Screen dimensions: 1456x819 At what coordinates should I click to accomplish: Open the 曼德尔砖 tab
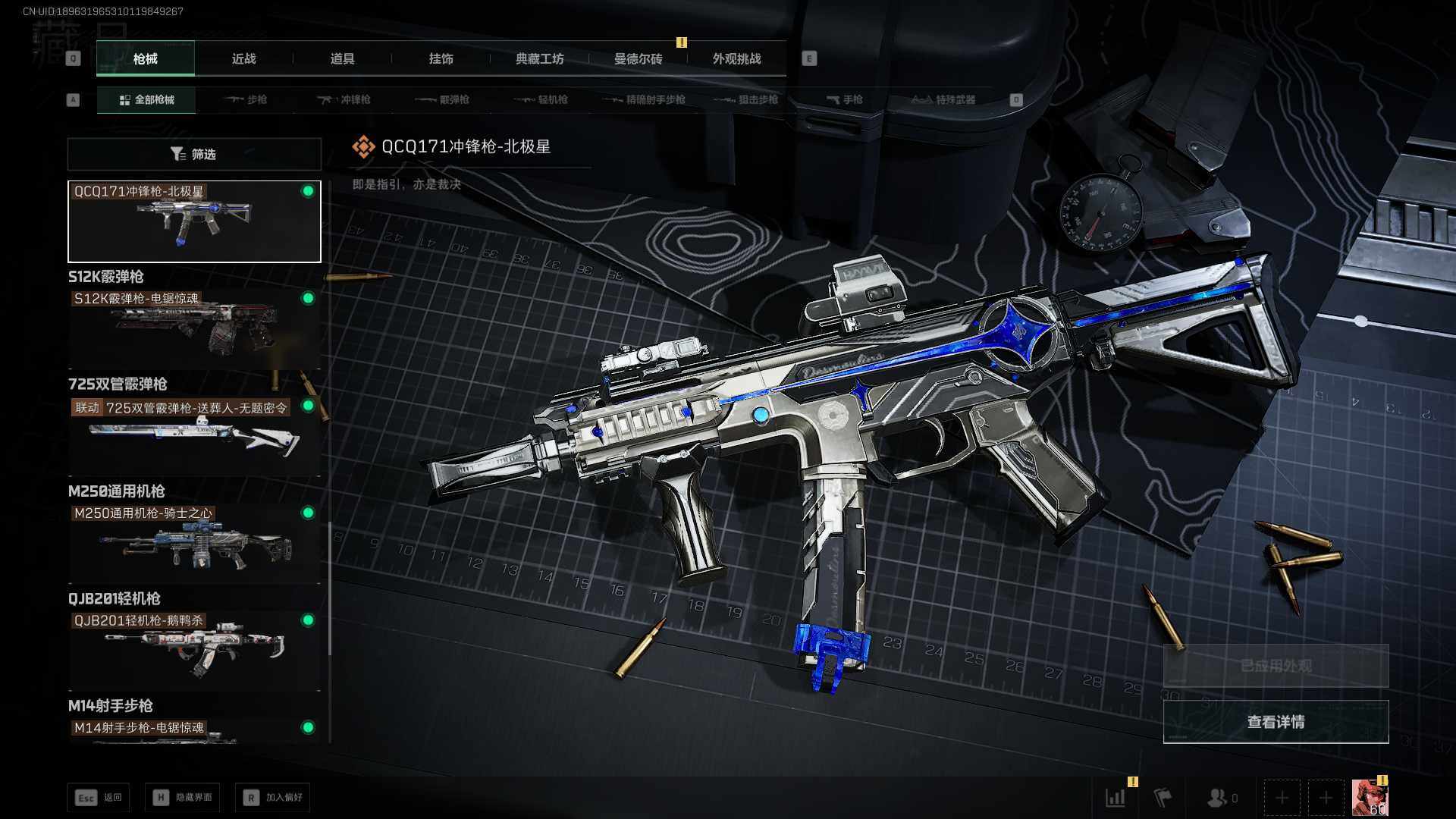pos(638,59)
